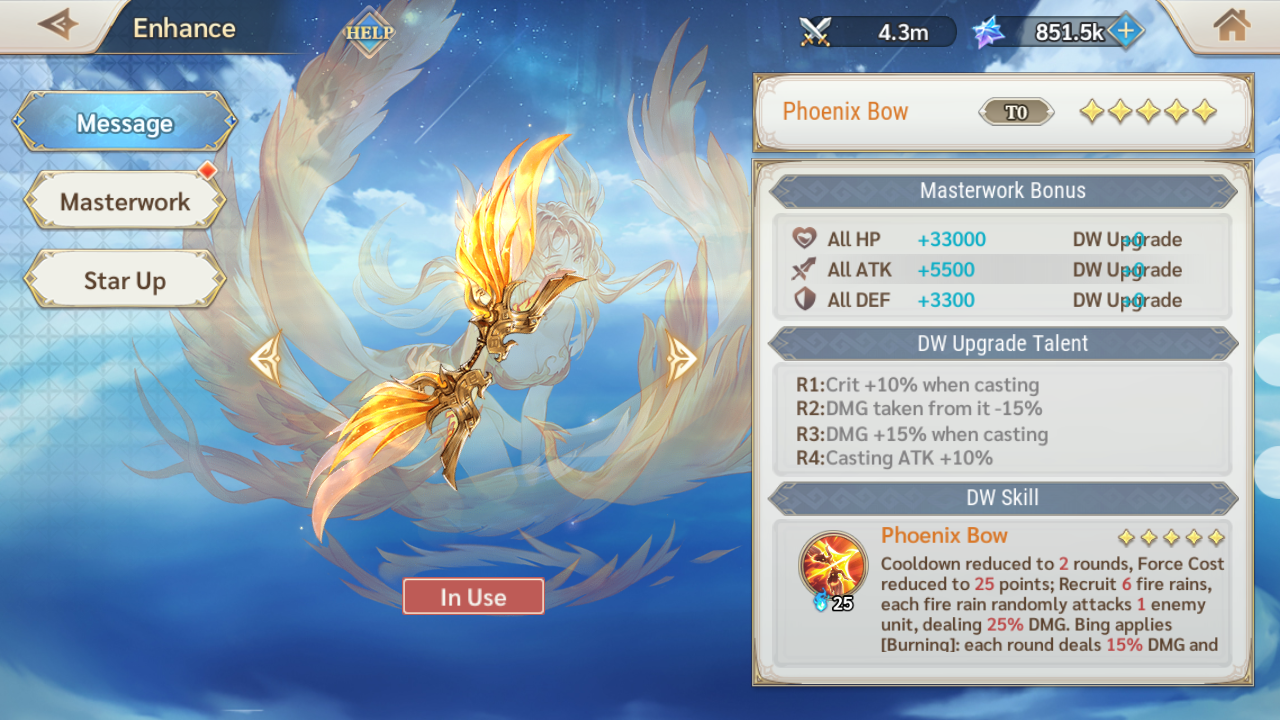Screen dimensions: 1280x720
Task: Click the T0 tier badge
Action: [x=1016, y=112]
